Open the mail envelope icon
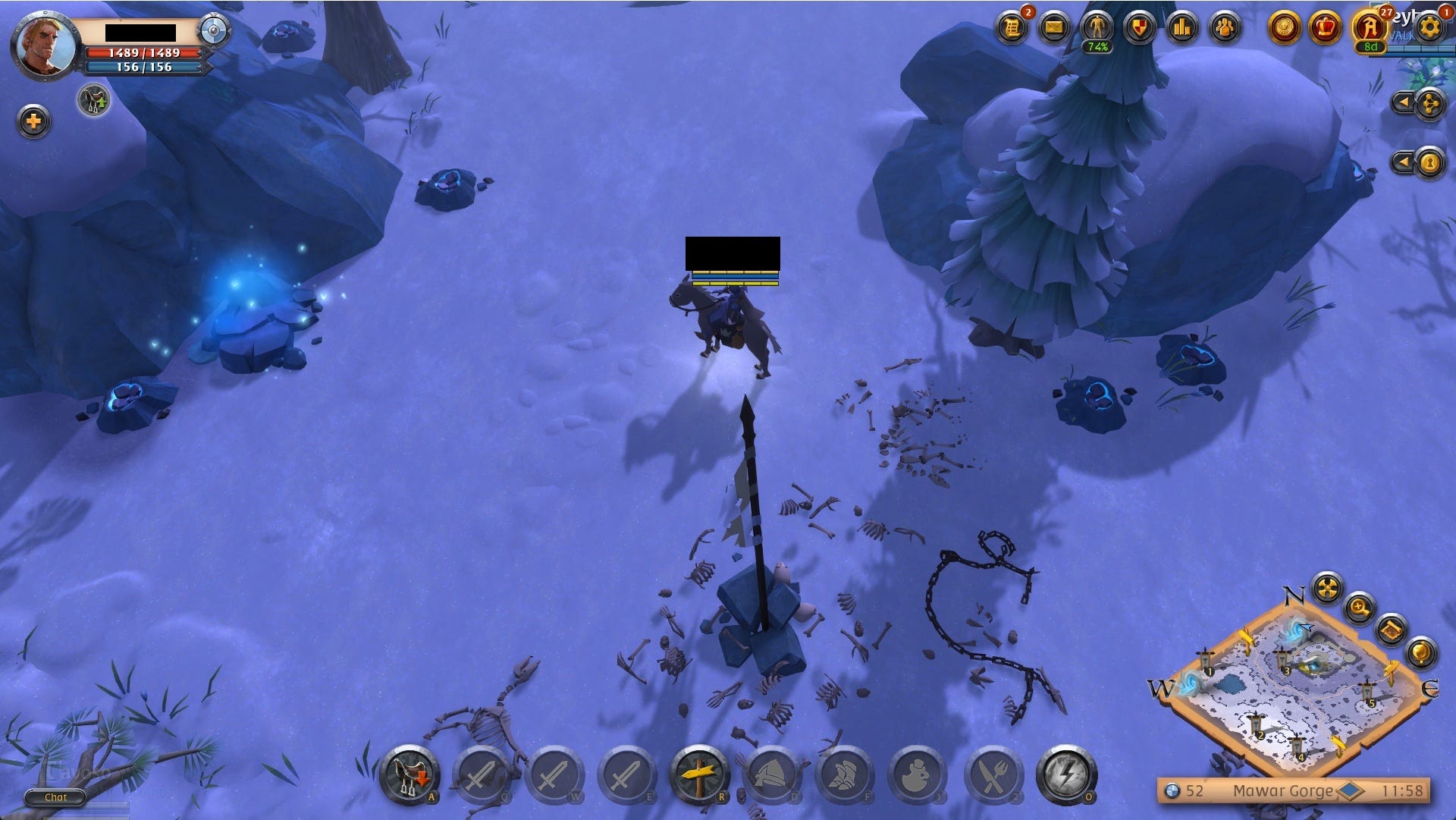The image size is (1456, 820). point(1054,29)
